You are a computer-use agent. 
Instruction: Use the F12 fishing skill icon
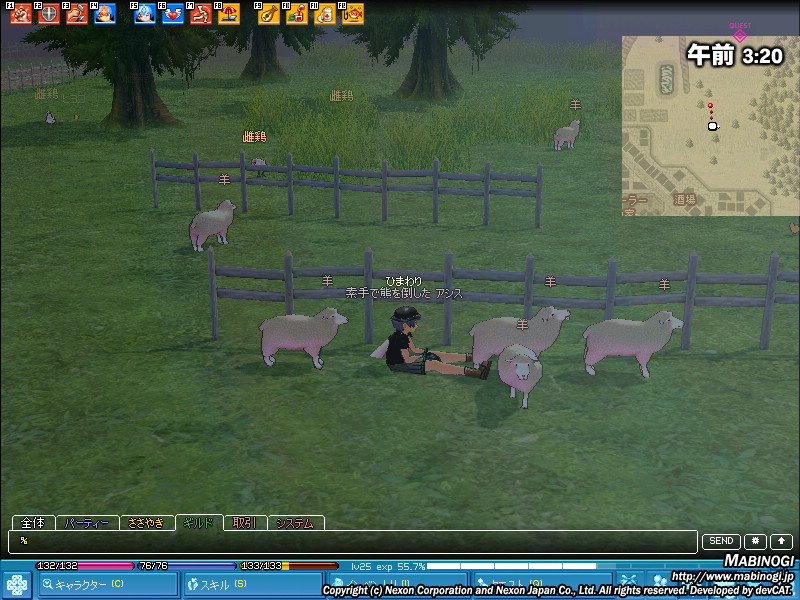coord(353,14)
